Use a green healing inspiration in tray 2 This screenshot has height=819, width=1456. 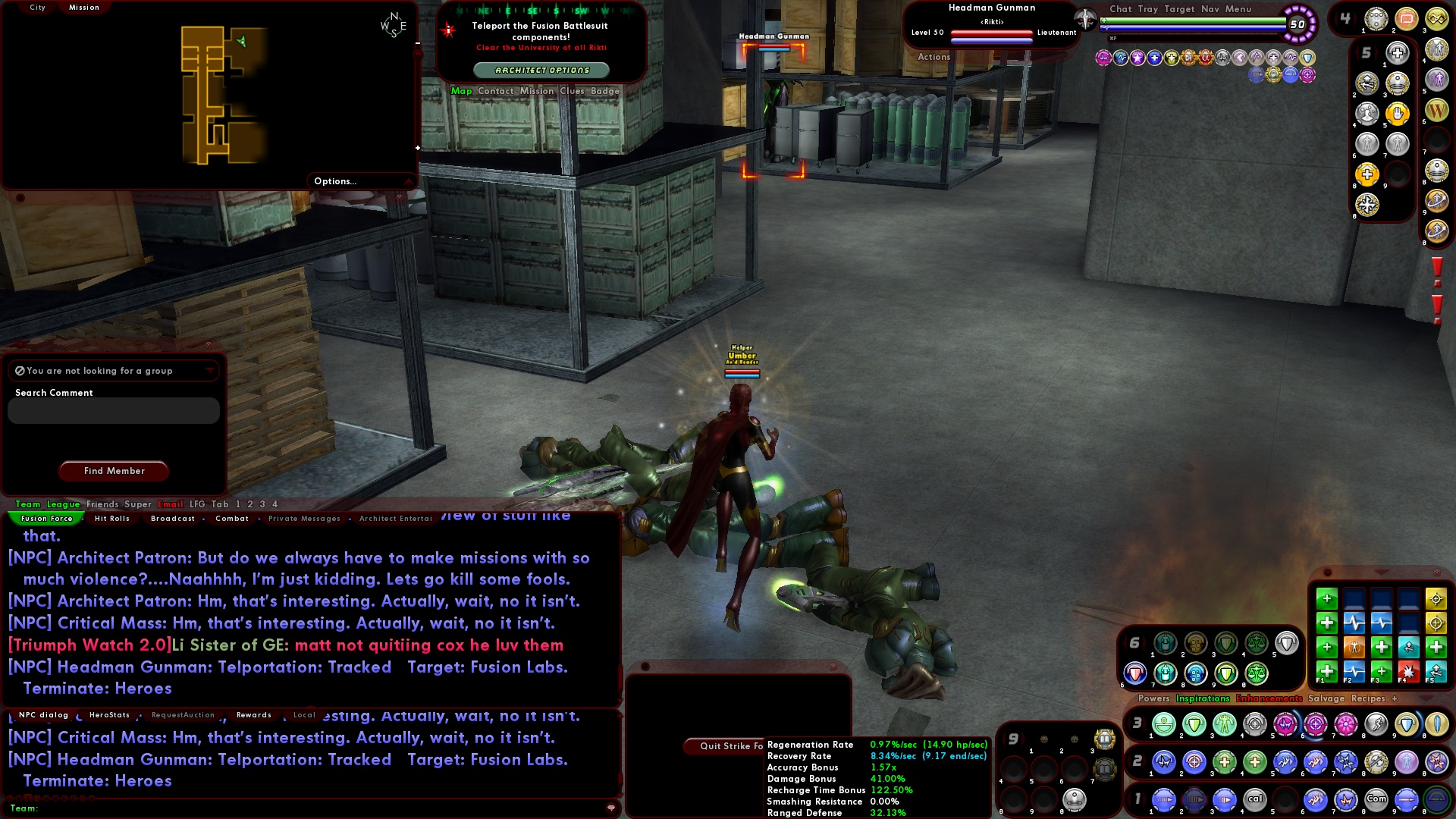click(1224, 763)
